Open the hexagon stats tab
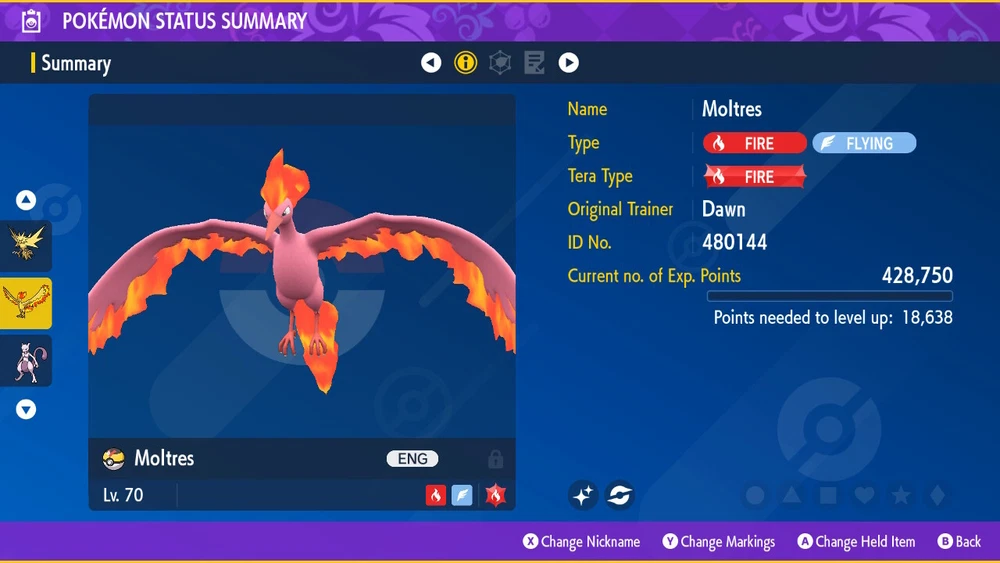This screenshot has width=1000, height=563. point(500,63)
